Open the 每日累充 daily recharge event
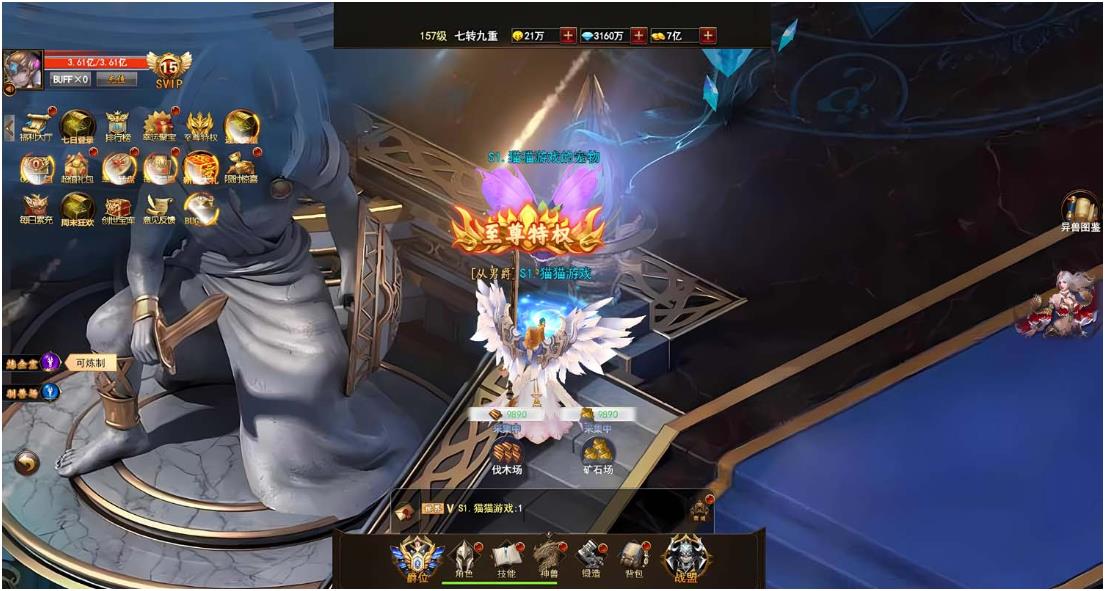 pos(35,207)
